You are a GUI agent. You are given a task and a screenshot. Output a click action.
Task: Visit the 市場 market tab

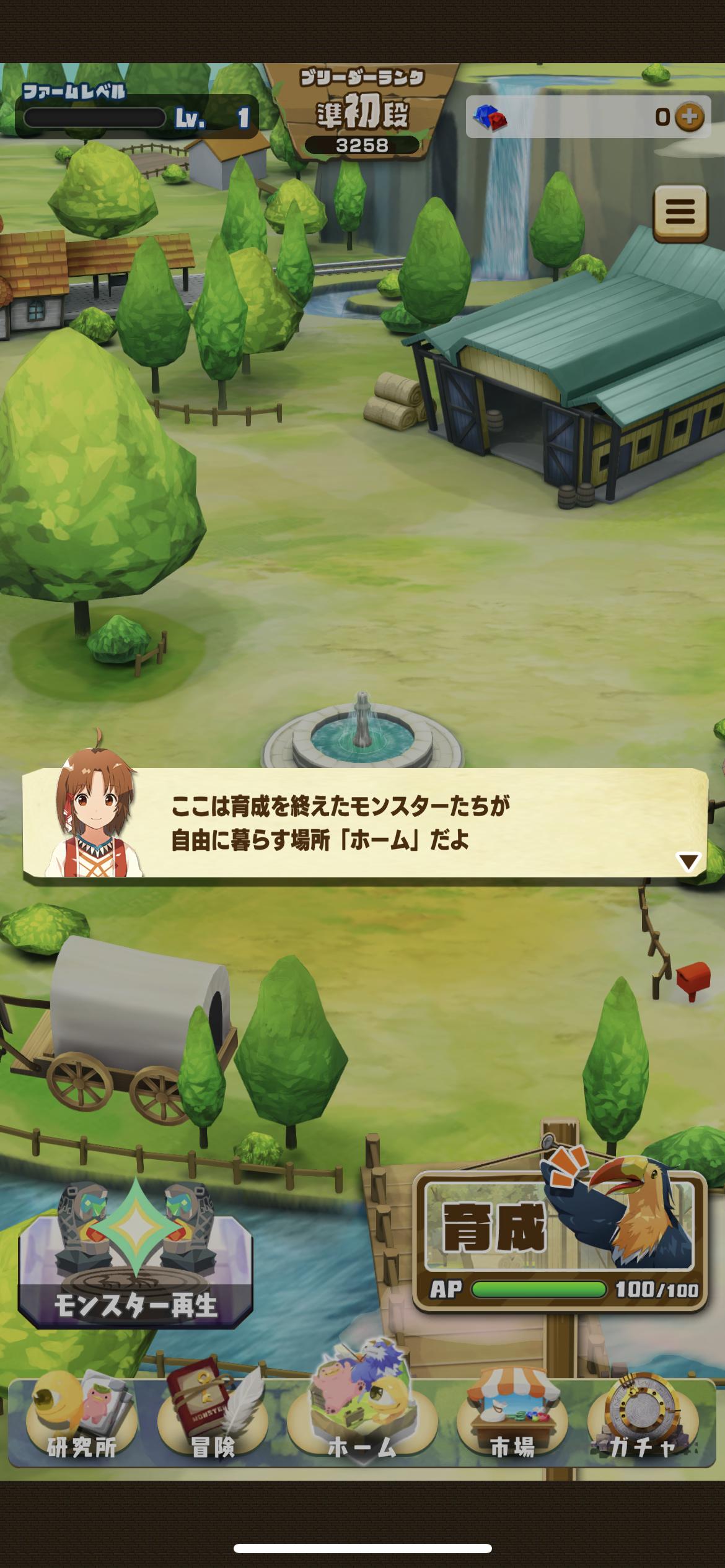(512, 1426)
